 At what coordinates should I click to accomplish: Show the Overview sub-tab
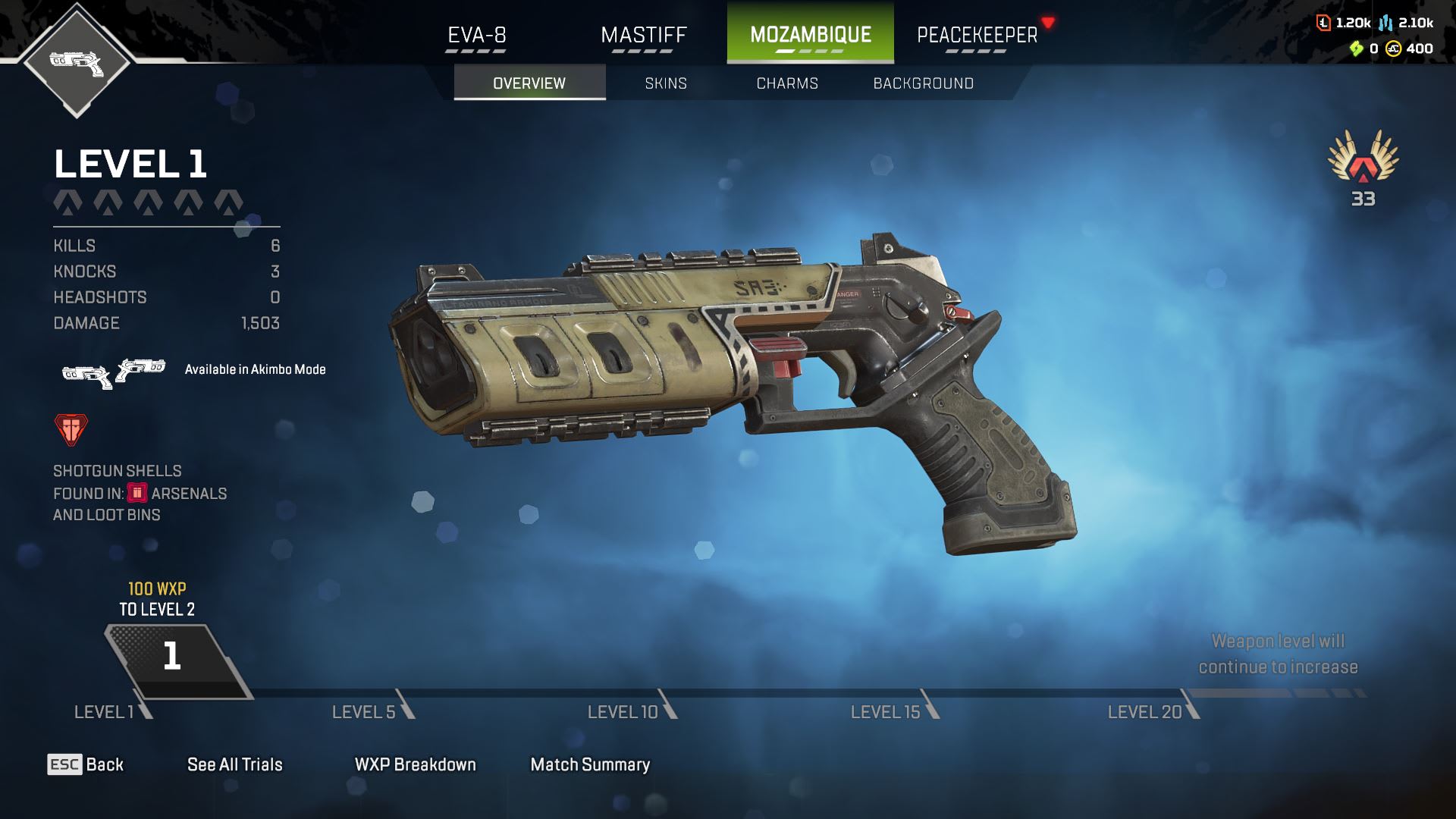[x=529, y=83]
